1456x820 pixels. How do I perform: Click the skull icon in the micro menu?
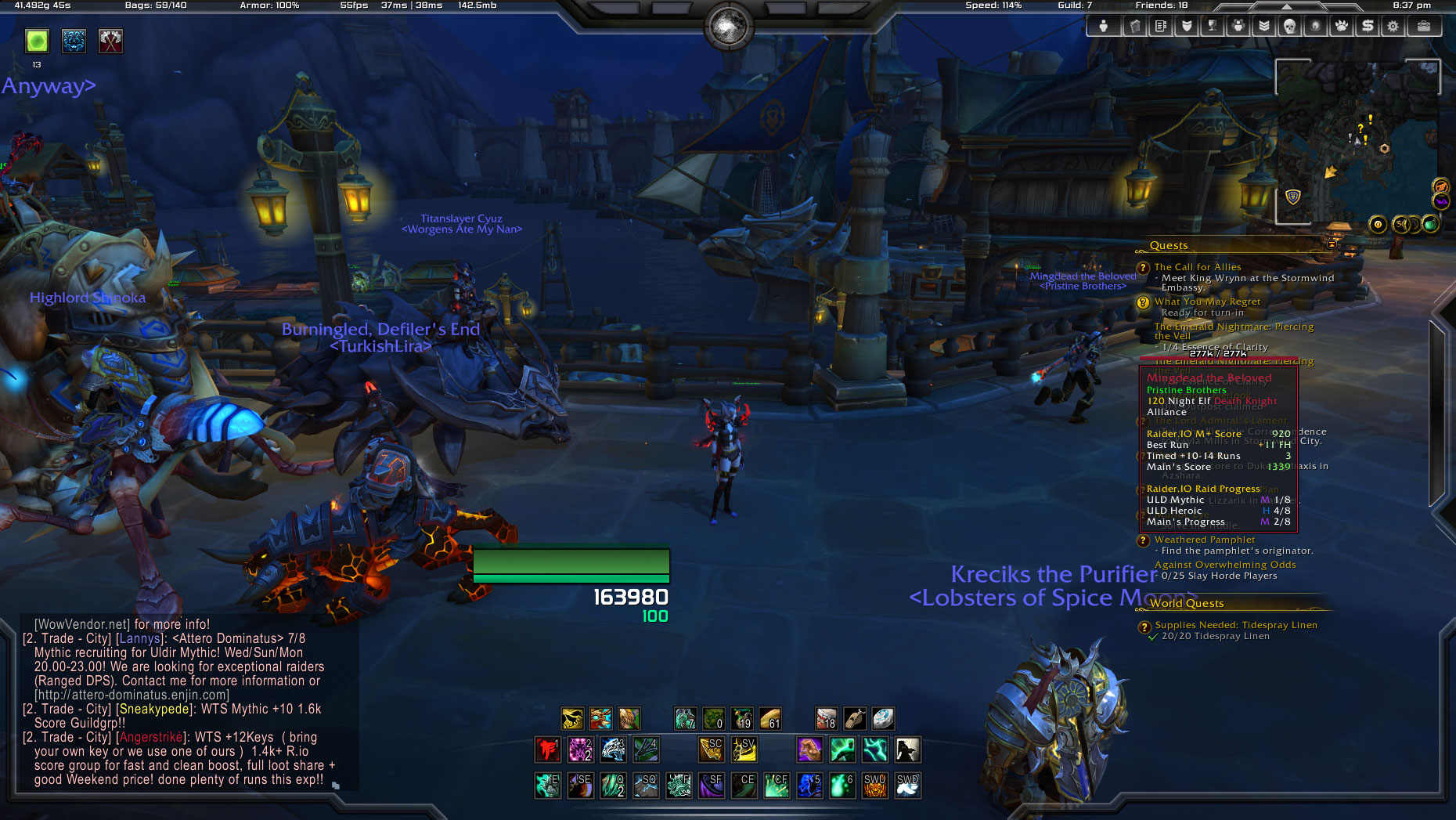pyautogui.click(x=1289, y=26)
